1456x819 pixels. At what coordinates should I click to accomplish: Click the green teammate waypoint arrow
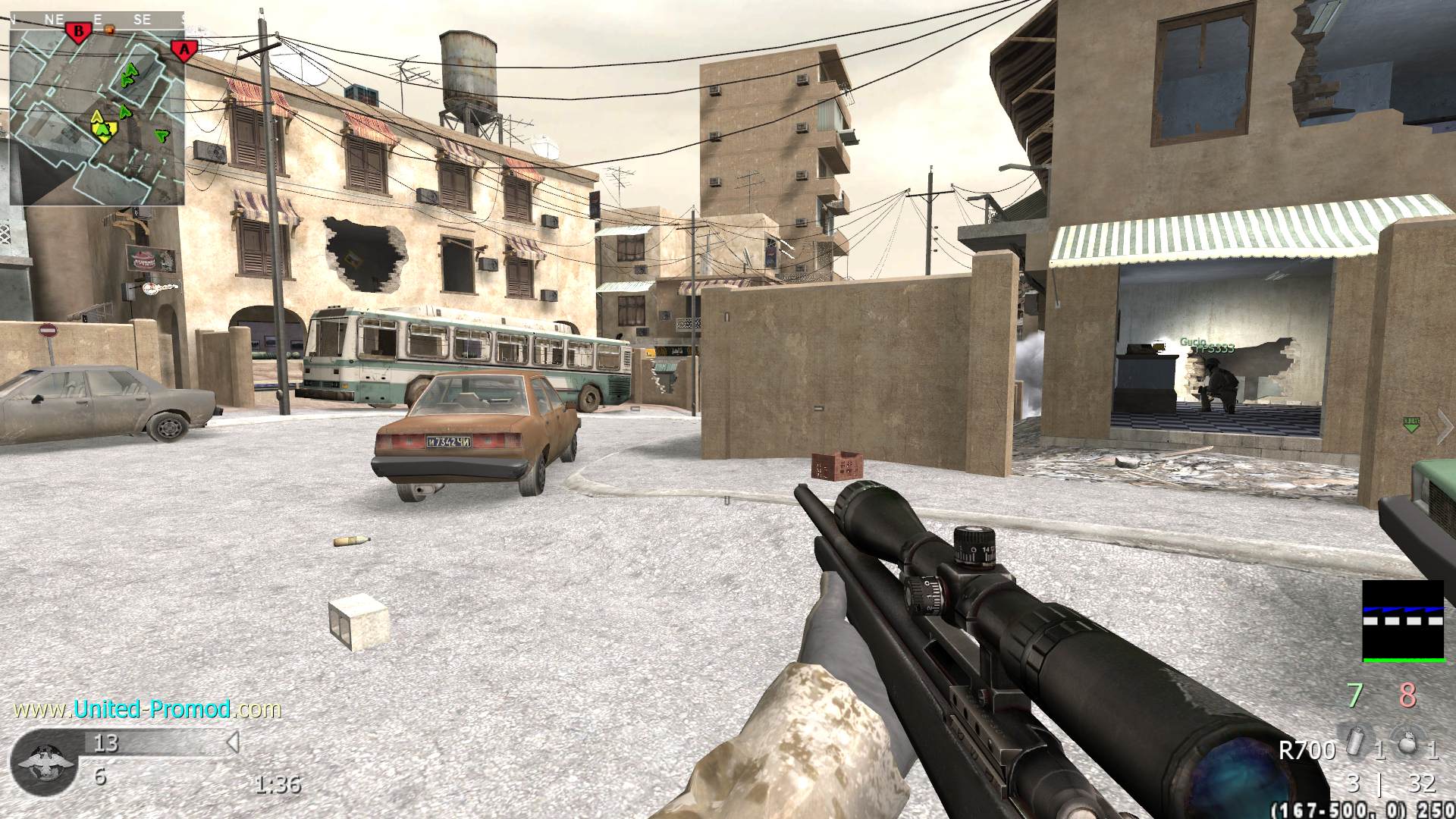tap(1411, 425)
